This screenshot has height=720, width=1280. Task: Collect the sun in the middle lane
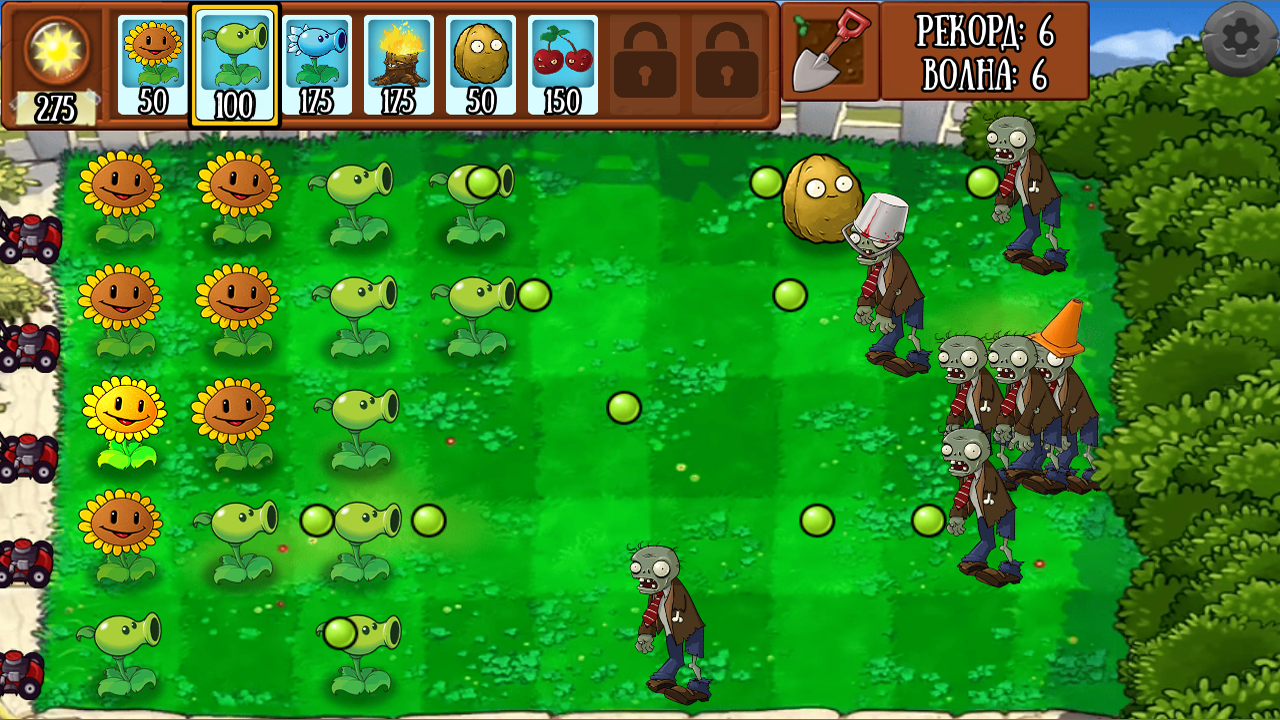coord(622,406)
